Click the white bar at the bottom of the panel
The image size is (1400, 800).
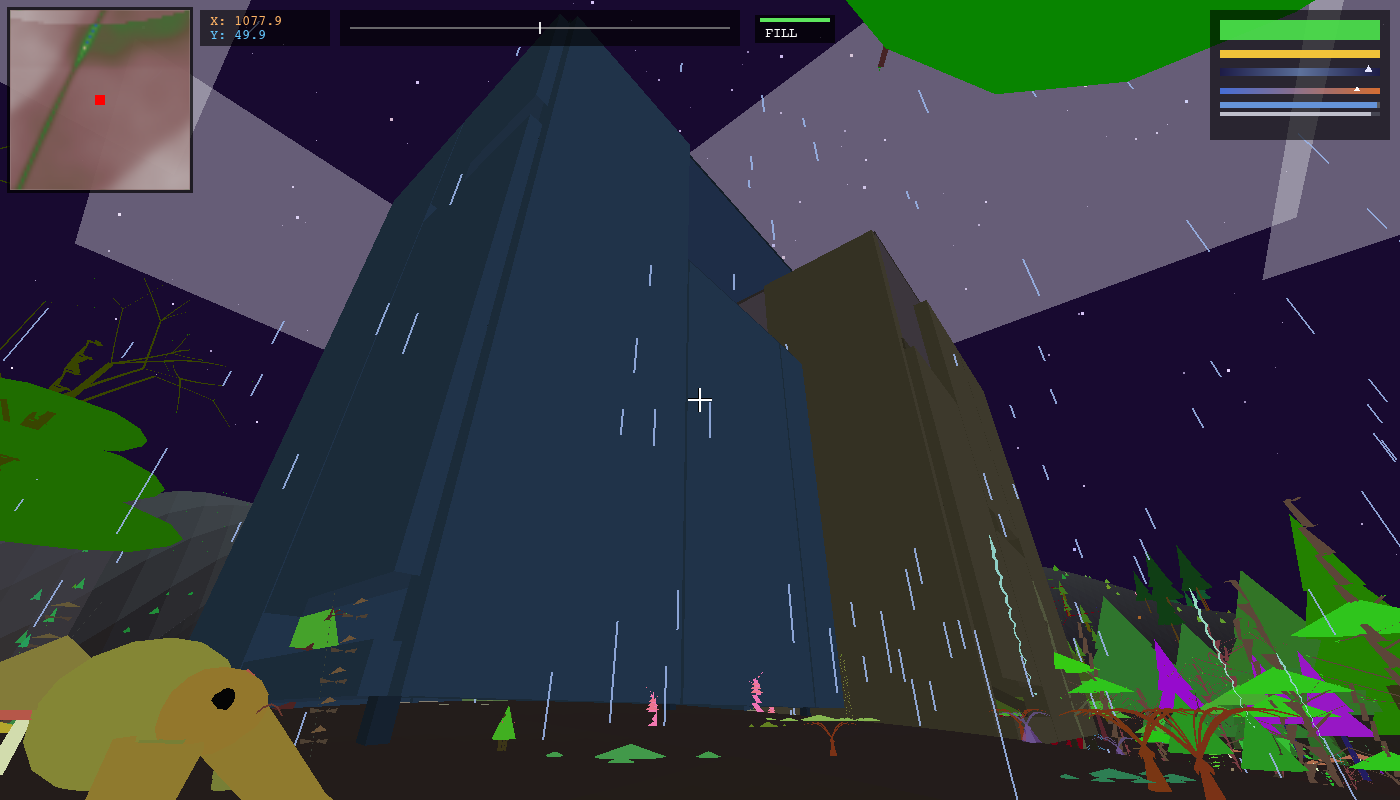click(1295, 114)
